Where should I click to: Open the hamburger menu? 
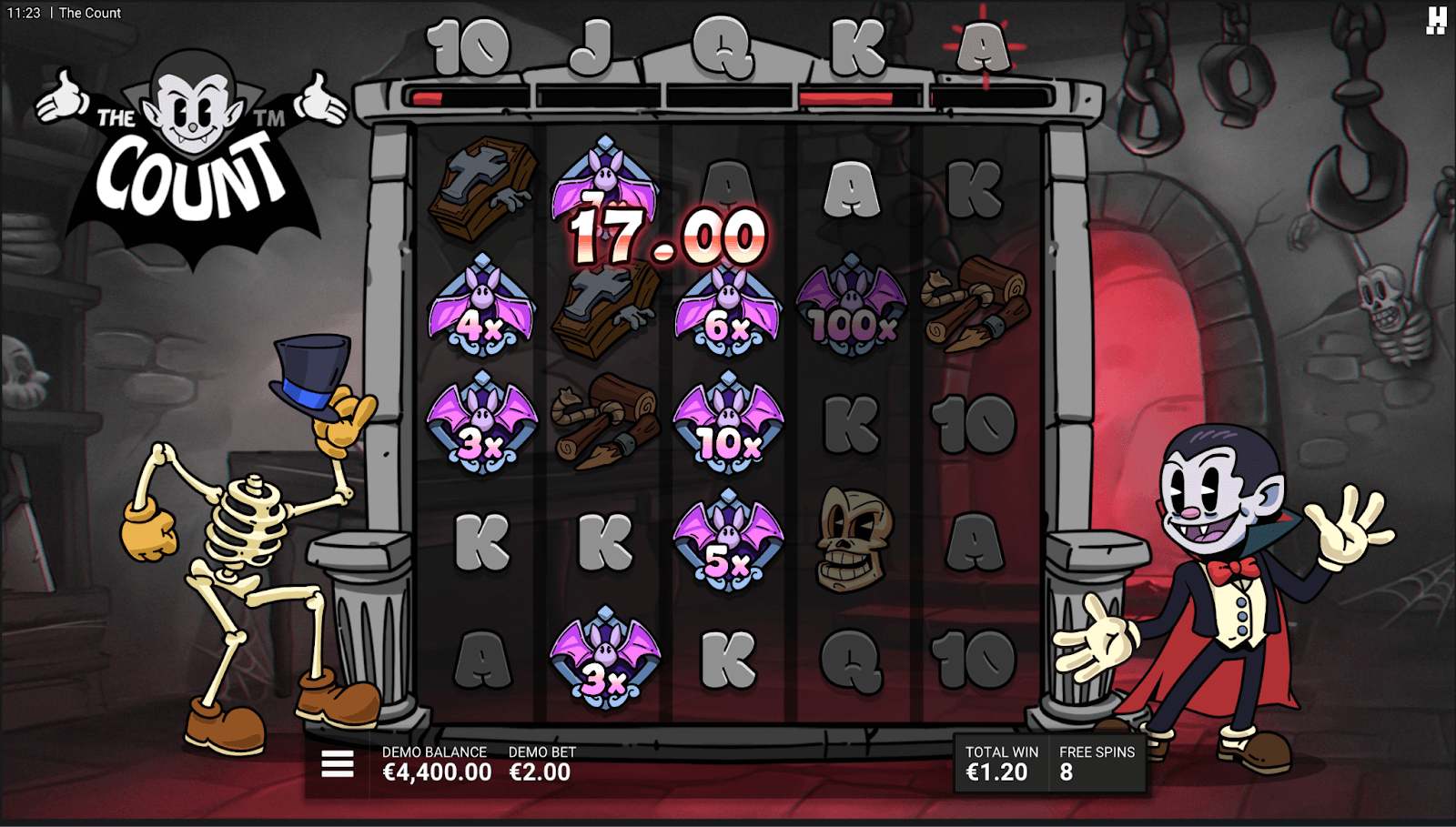pyautogui.click(x=338, y=764)
